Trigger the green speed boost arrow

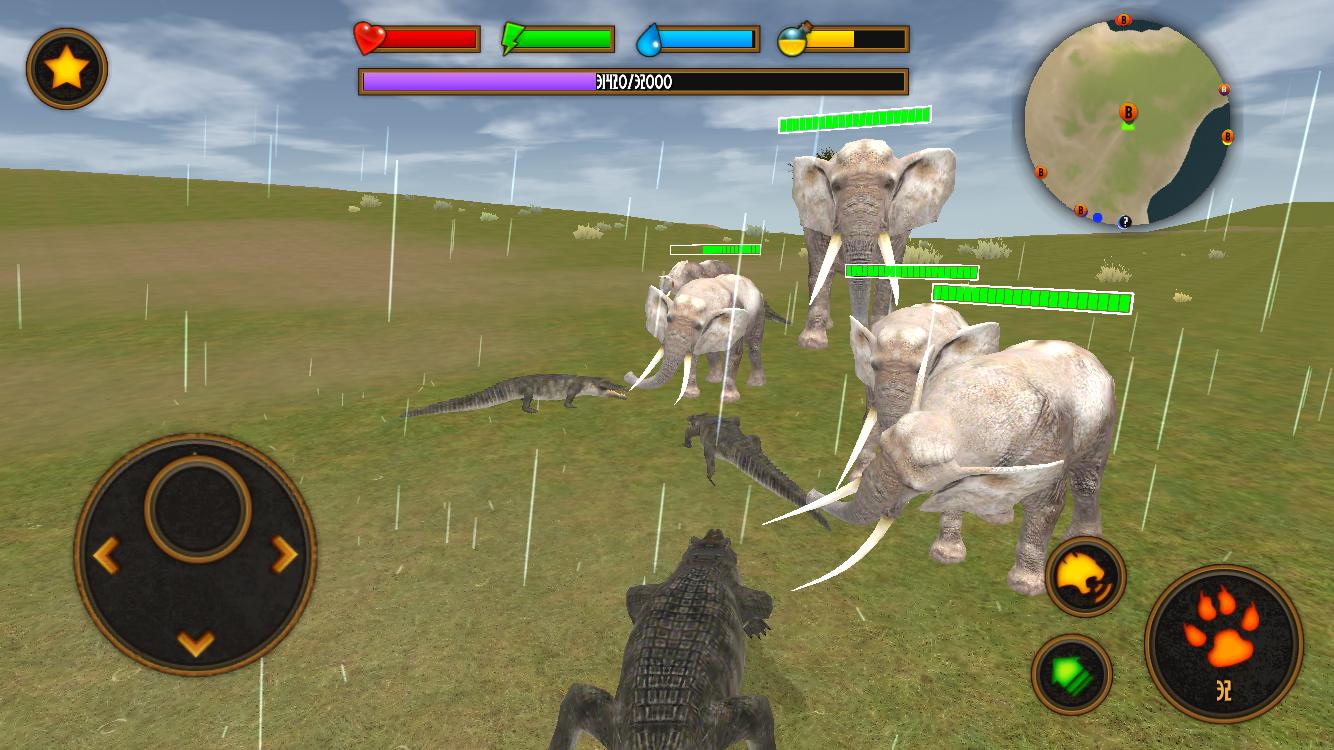point(1072,674)
